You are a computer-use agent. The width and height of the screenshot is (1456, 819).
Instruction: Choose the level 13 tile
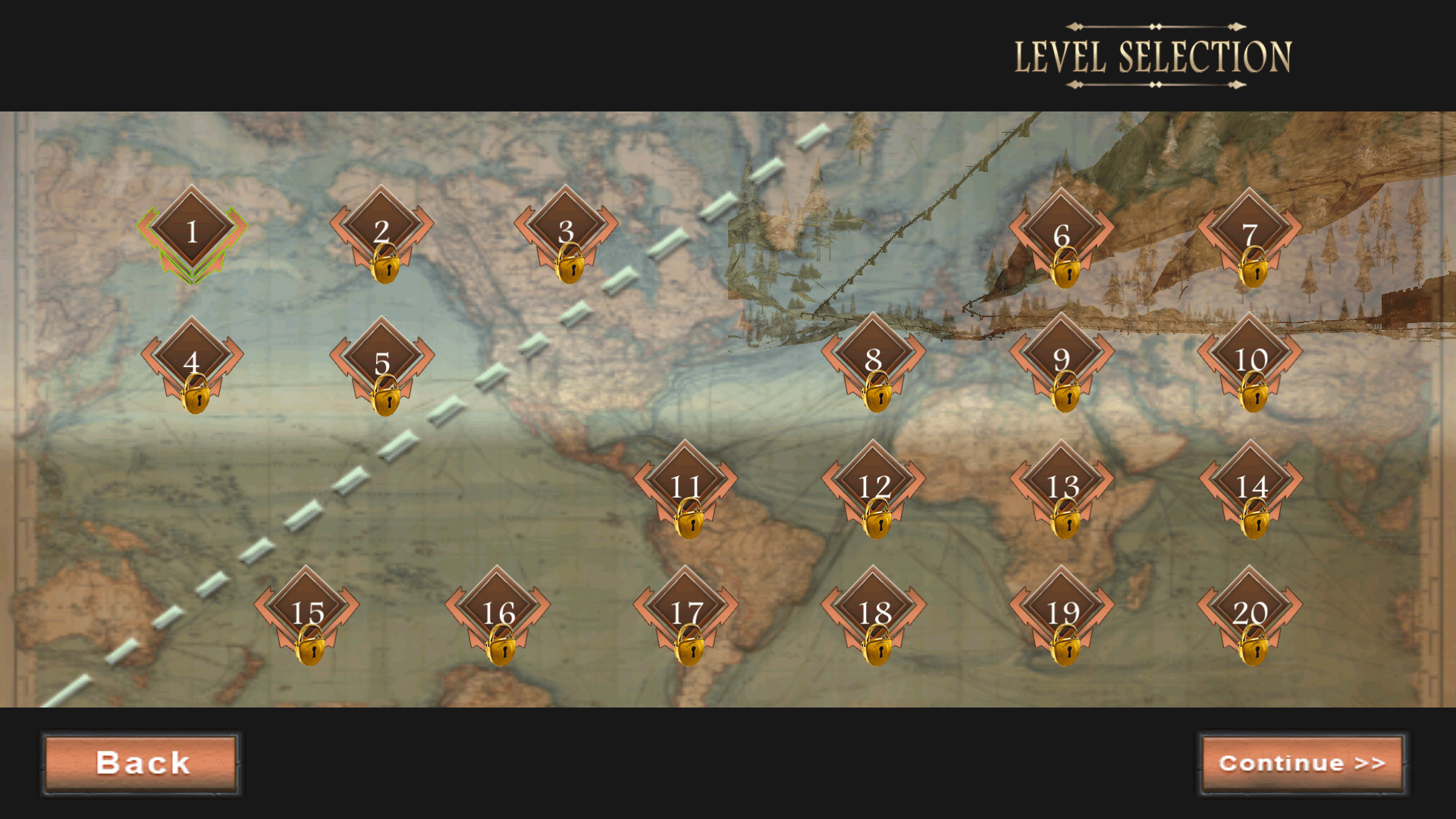click(x=1062, y=486)
